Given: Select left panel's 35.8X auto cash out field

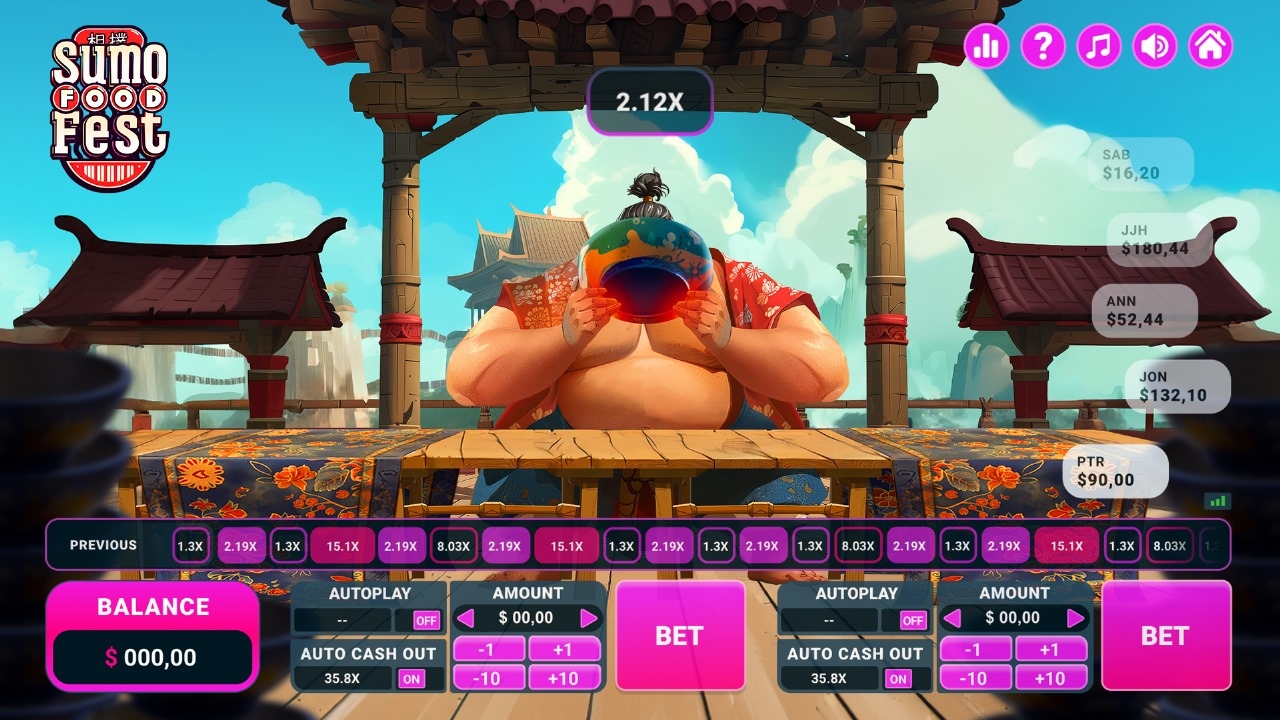Looking at the screenshot, I should click(x=342, y=679).
